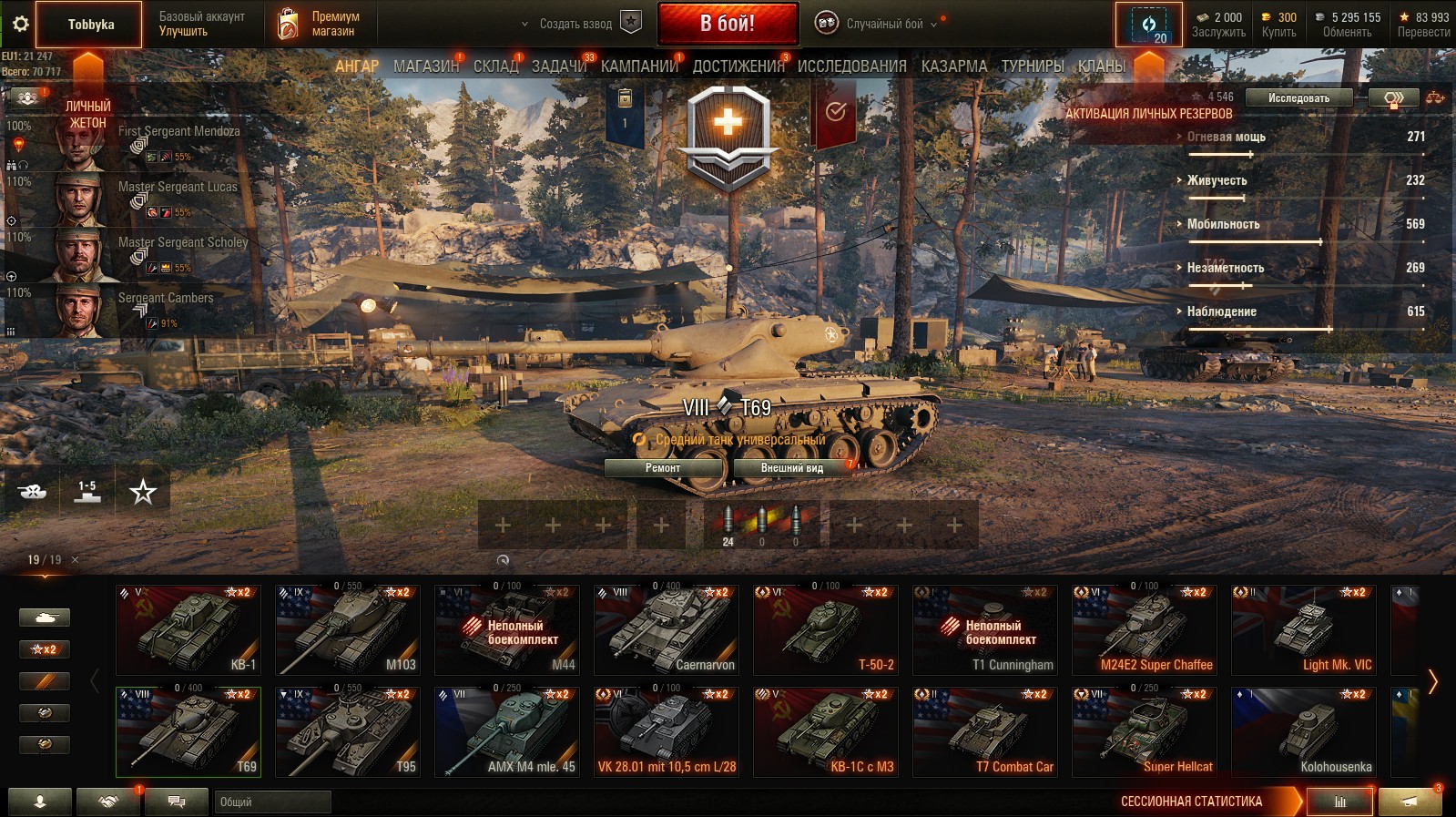The width and height of the screenshot is (1456, 817).
Task: Open the Исследования tab
Action: coord(851,66)
